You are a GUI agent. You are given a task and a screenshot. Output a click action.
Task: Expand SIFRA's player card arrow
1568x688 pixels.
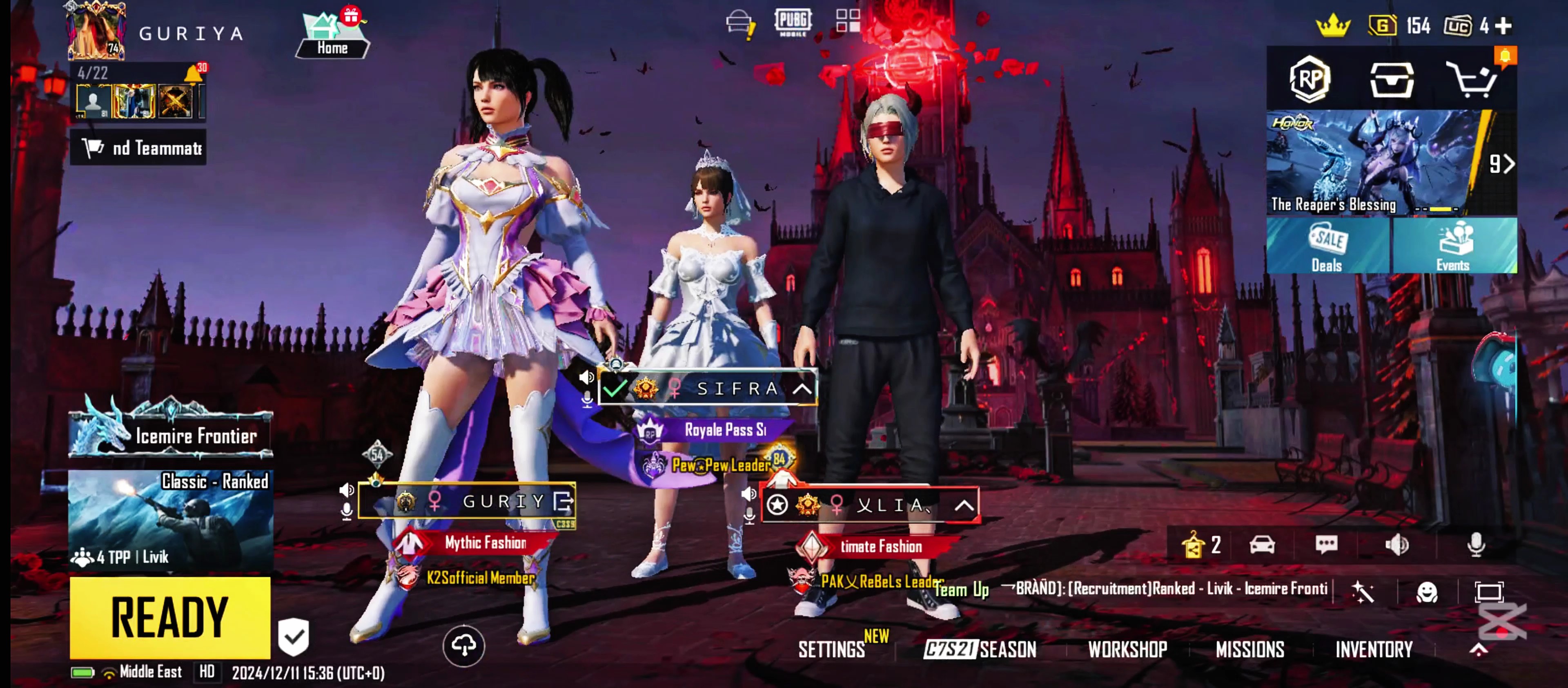[x=802, y=389]
